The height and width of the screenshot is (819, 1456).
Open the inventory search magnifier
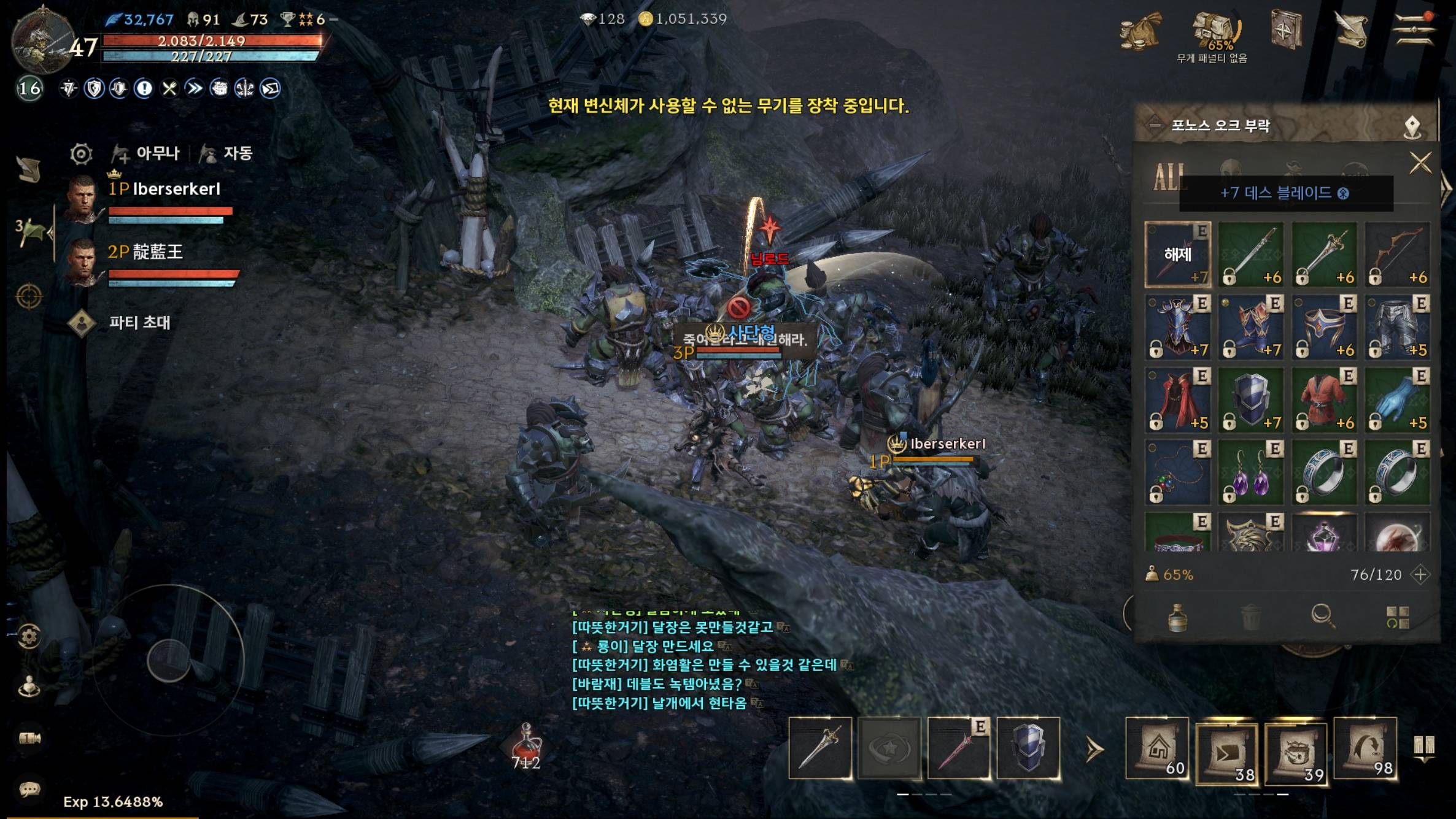click(1322, 616)
